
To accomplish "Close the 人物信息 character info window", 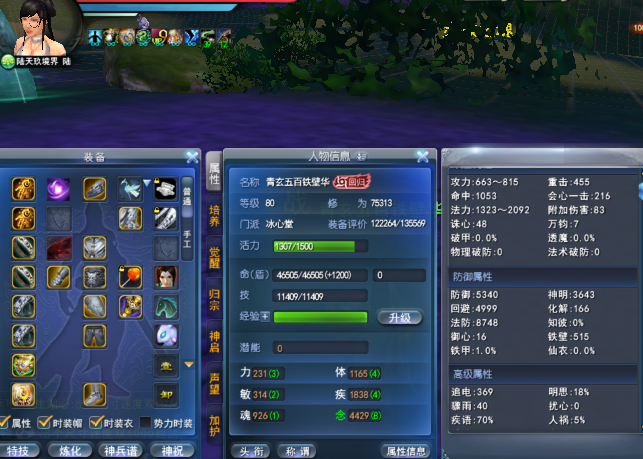I will tap(423, 157).
